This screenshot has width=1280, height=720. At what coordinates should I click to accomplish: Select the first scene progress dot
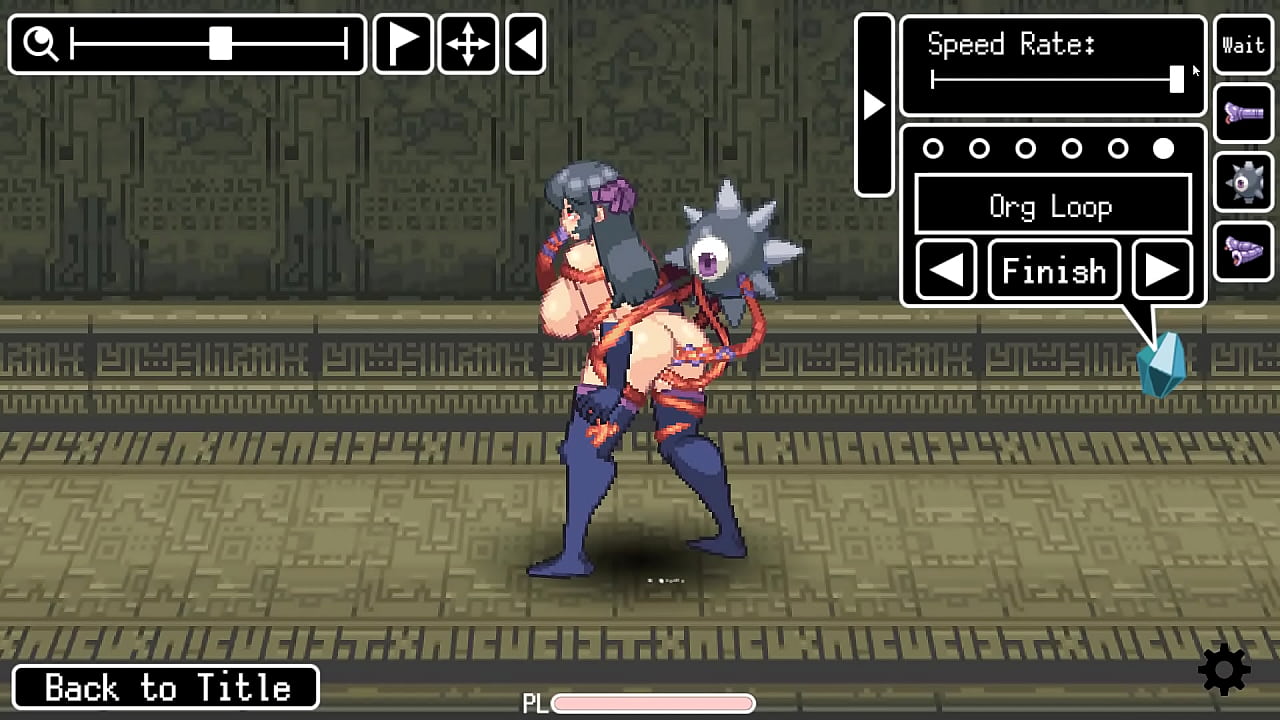[934, 149]
